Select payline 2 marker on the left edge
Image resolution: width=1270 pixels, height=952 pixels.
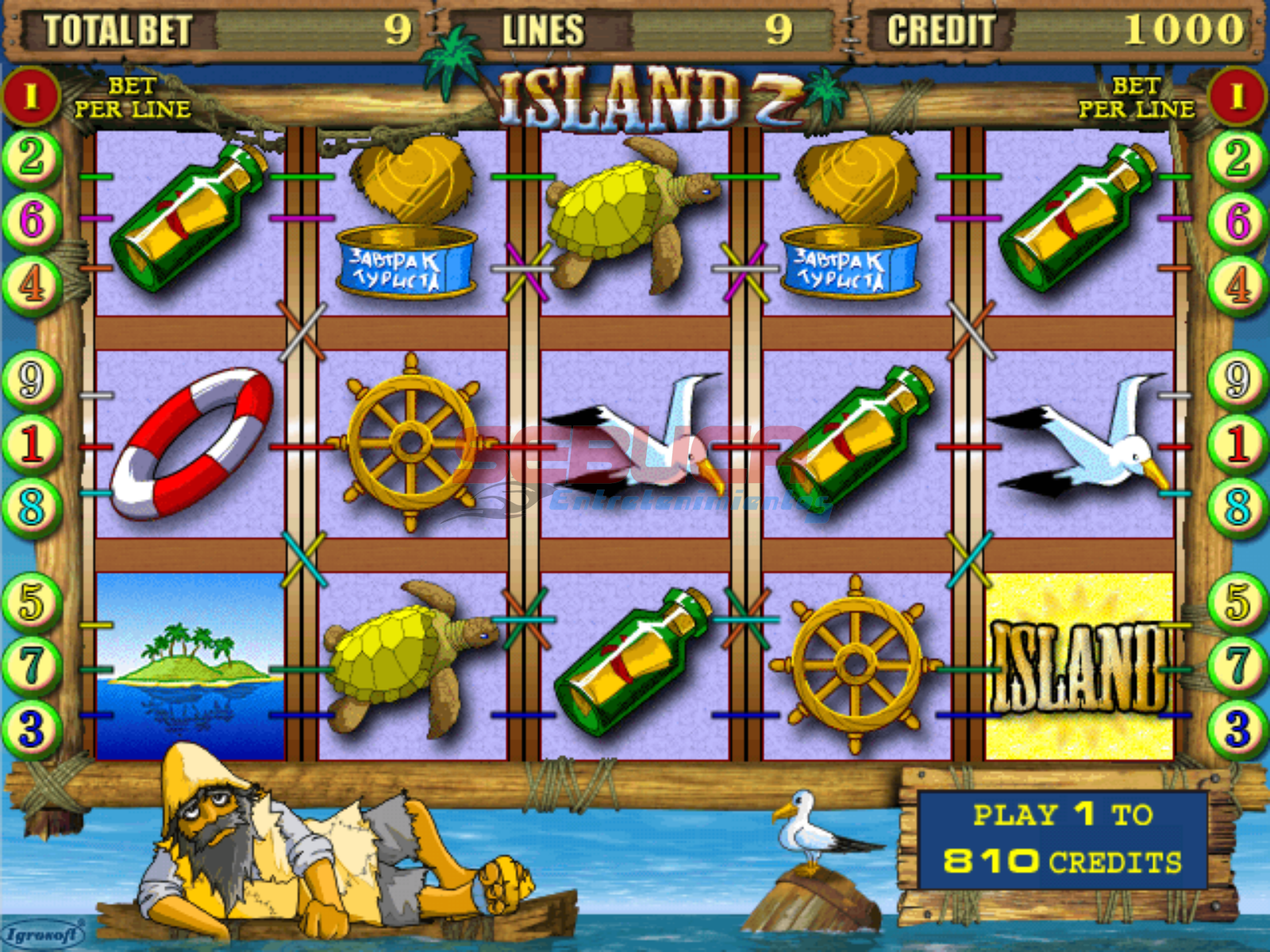32,157
